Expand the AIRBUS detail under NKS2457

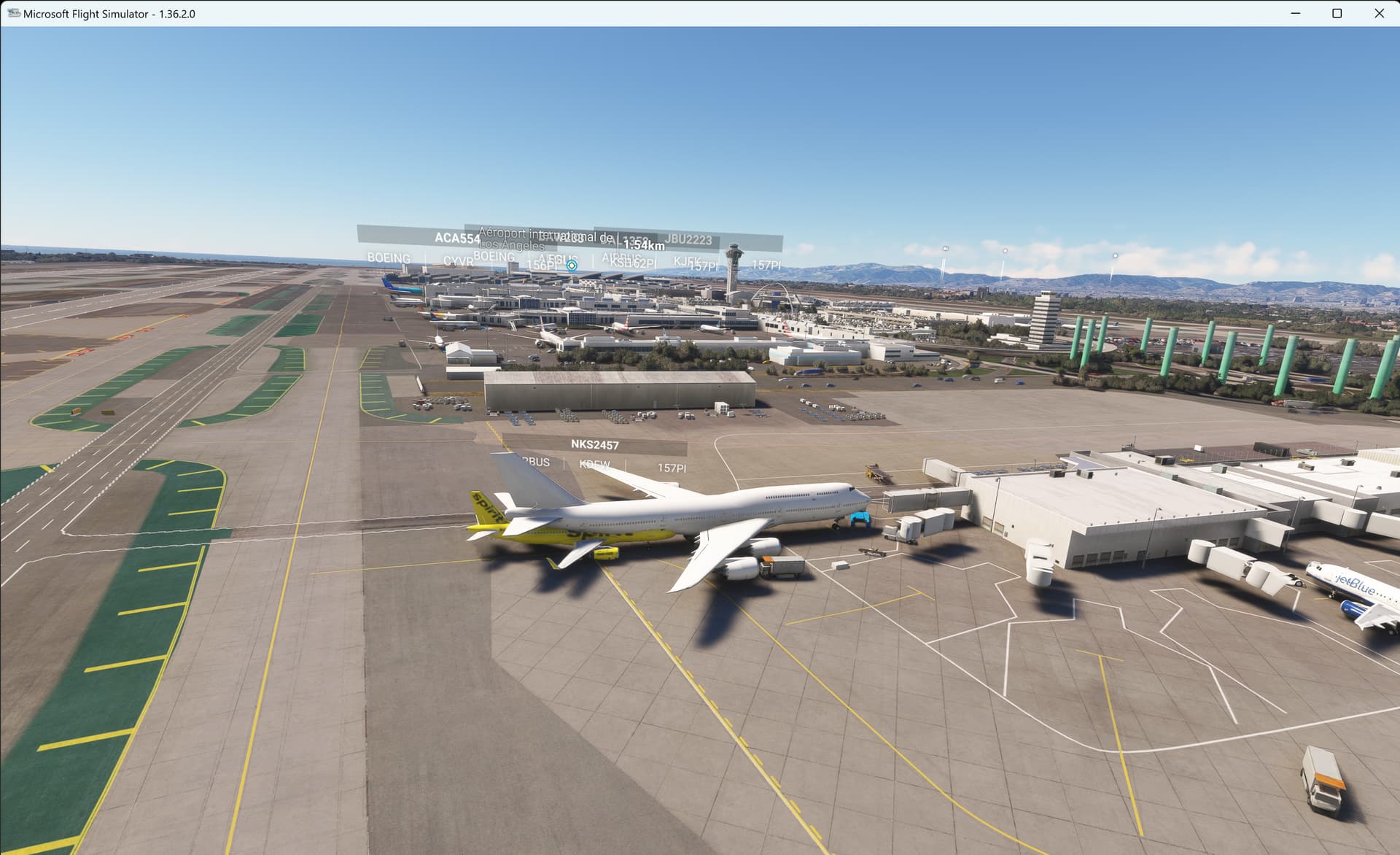click(537, 463)
